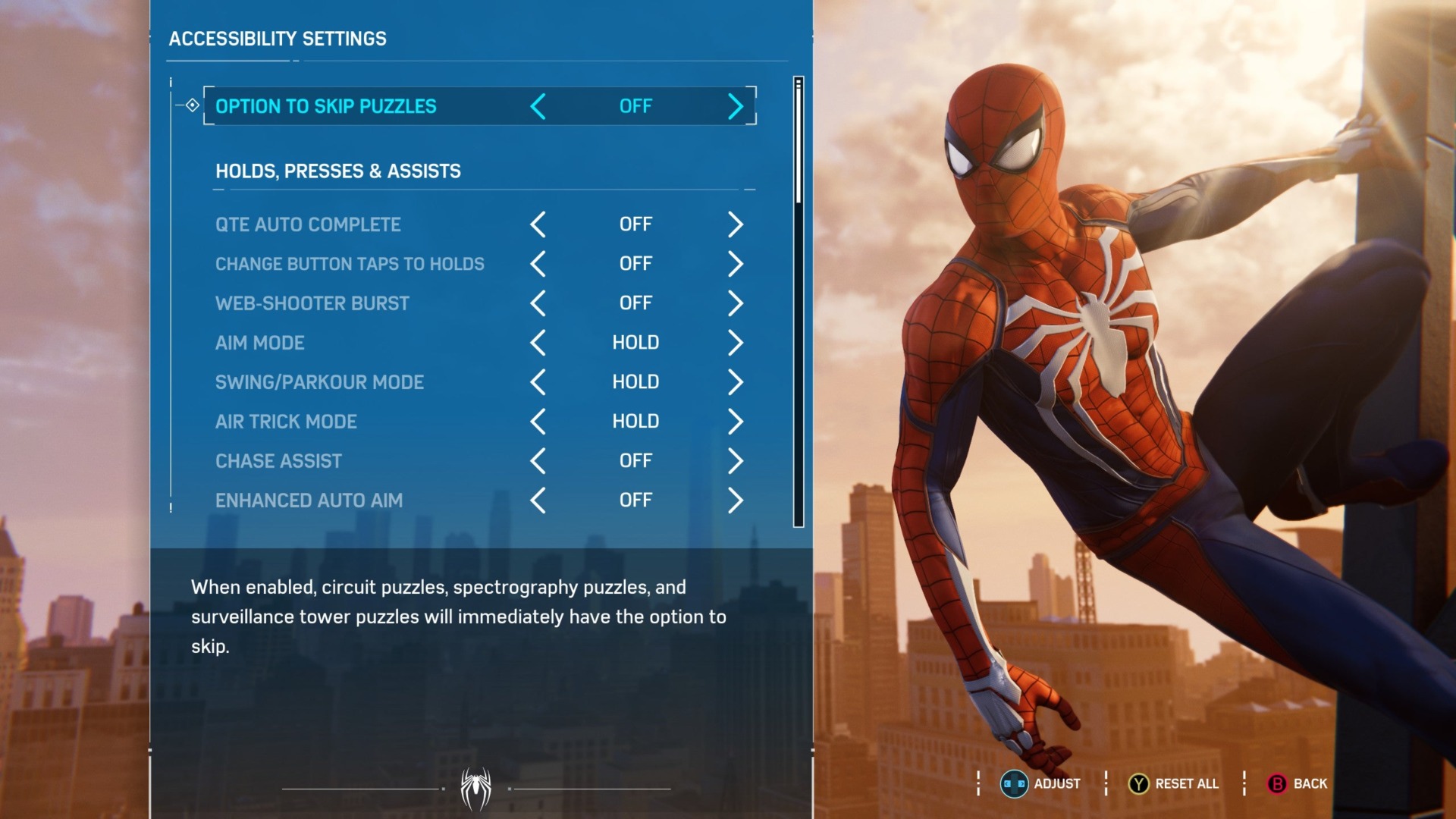The height and width of the screenshot is (819, 1456).
Task: Switch Air Trick Mode using left arrow
Action: 538,421
